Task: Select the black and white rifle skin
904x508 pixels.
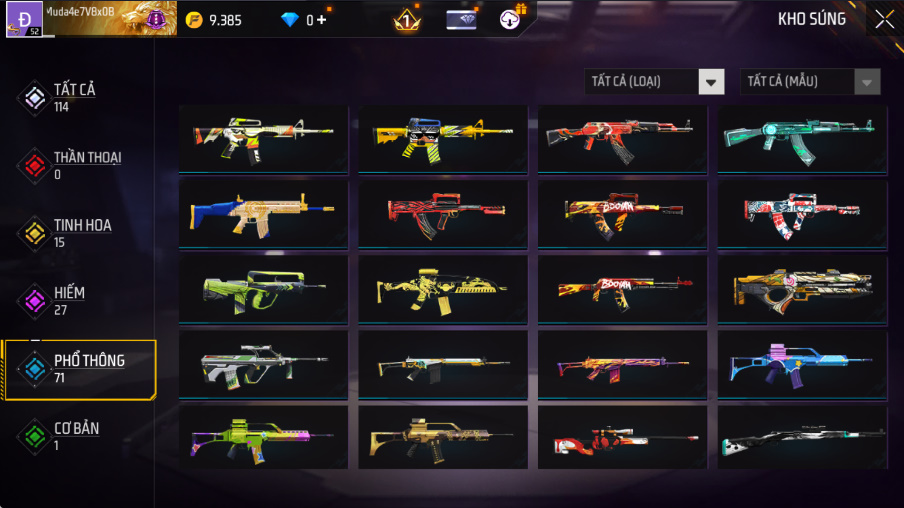Action: (x=801, y=437)
